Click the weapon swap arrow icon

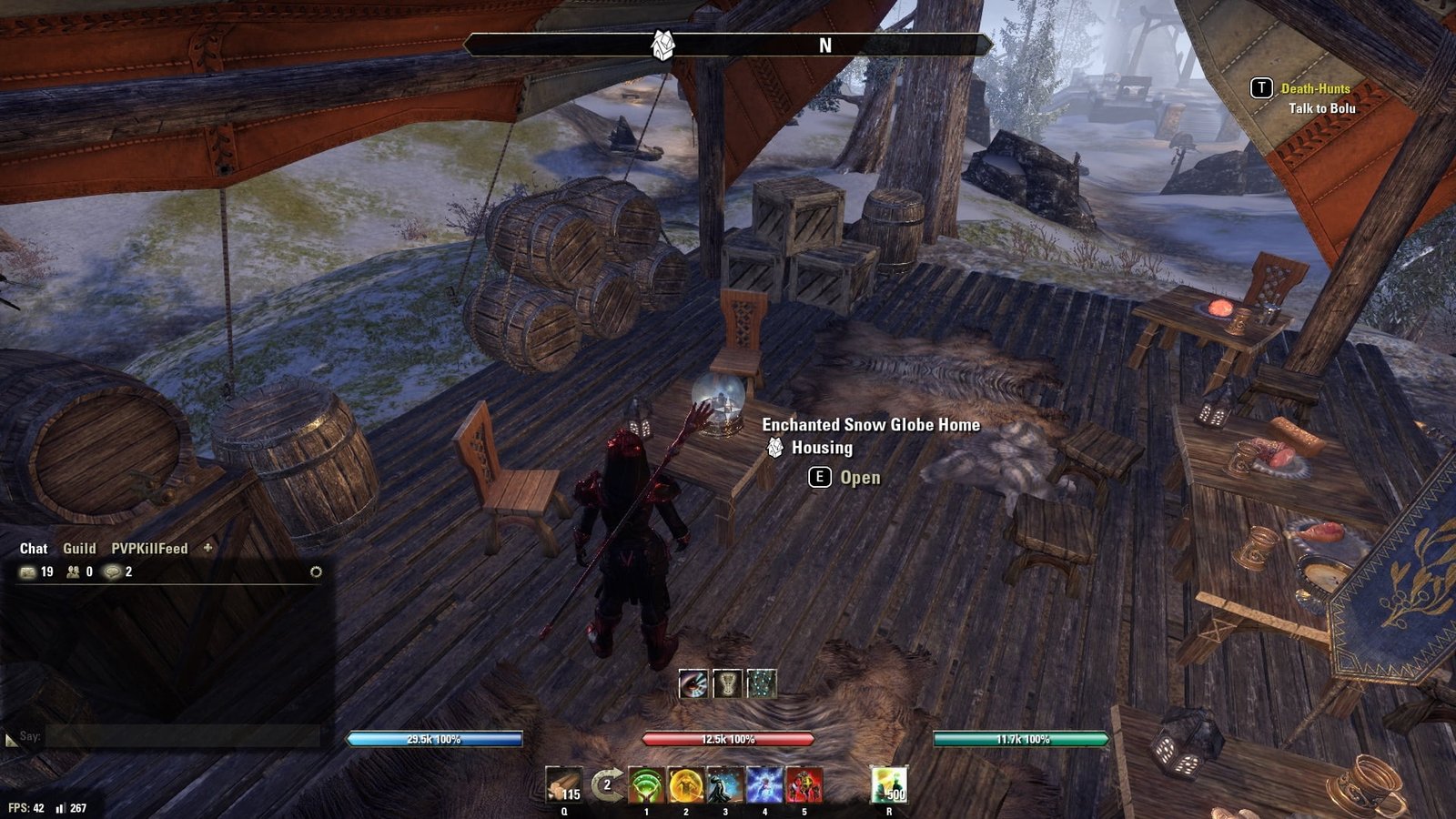pos(606,784)
